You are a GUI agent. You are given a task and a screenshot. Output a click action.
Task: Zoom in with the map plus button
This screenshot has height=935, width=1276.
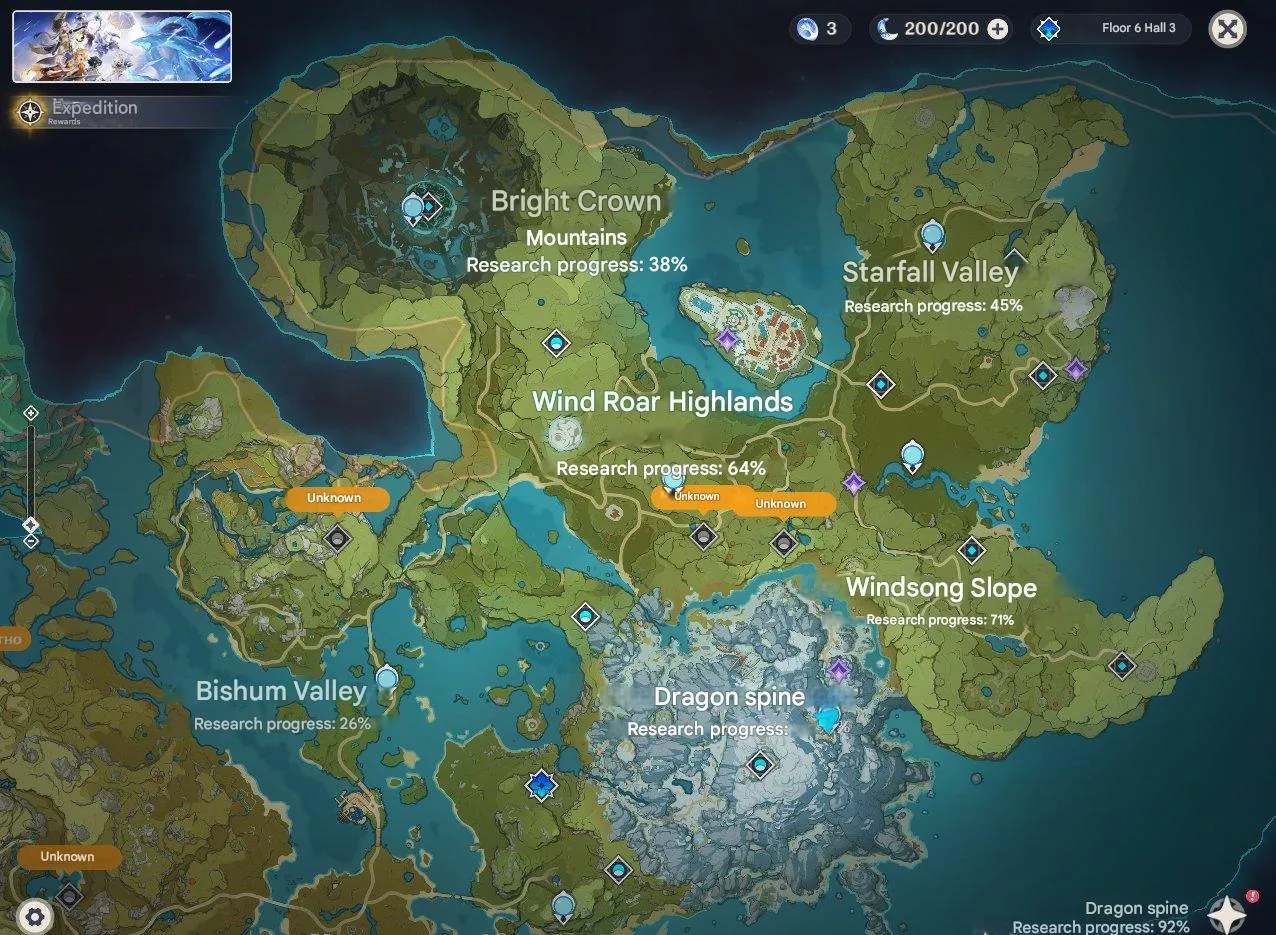pyautogui.click(x=31, y=413)
